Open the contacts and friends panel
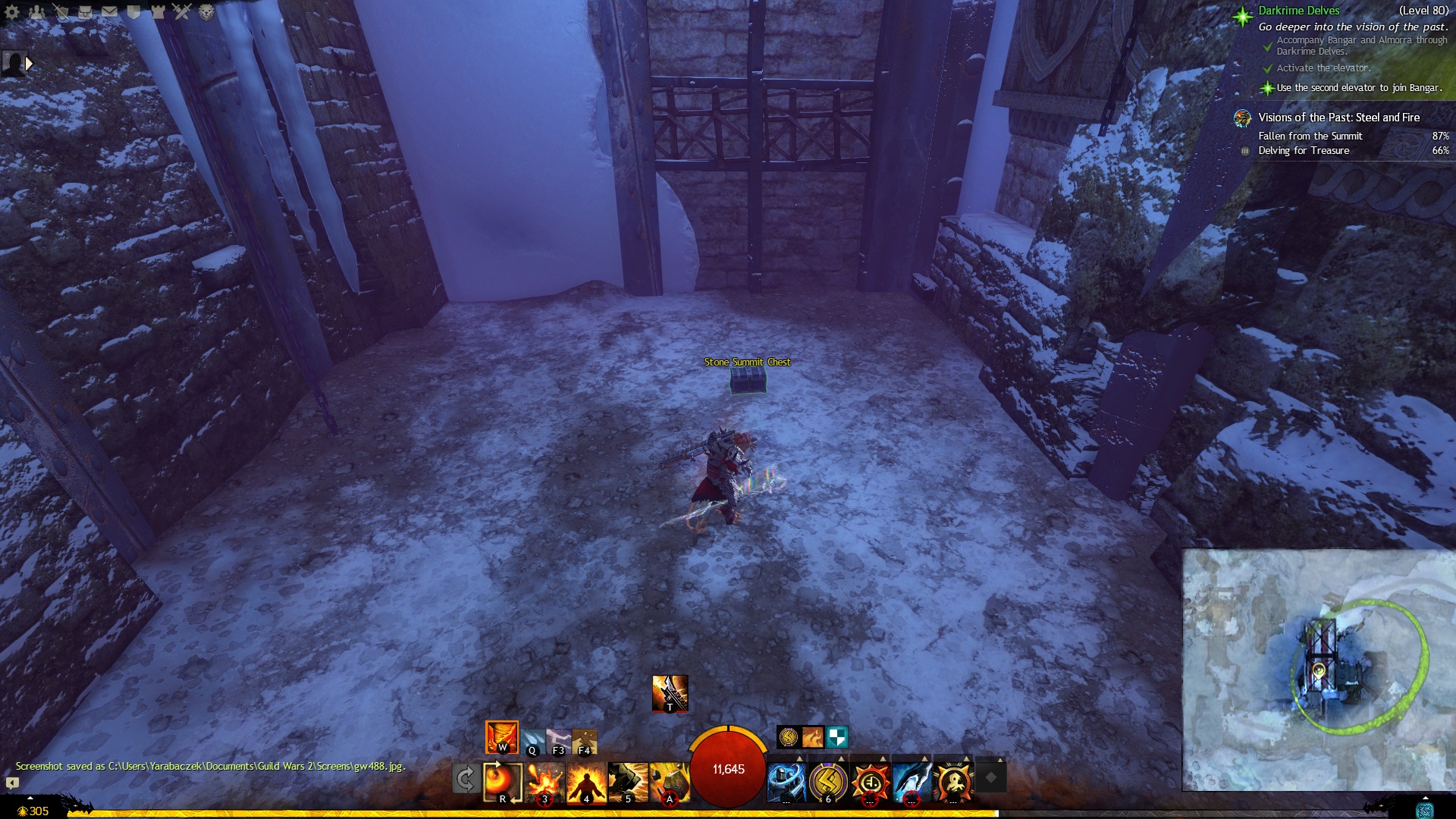This screenshot has height=819, width=1456. [x=36, y=12]
